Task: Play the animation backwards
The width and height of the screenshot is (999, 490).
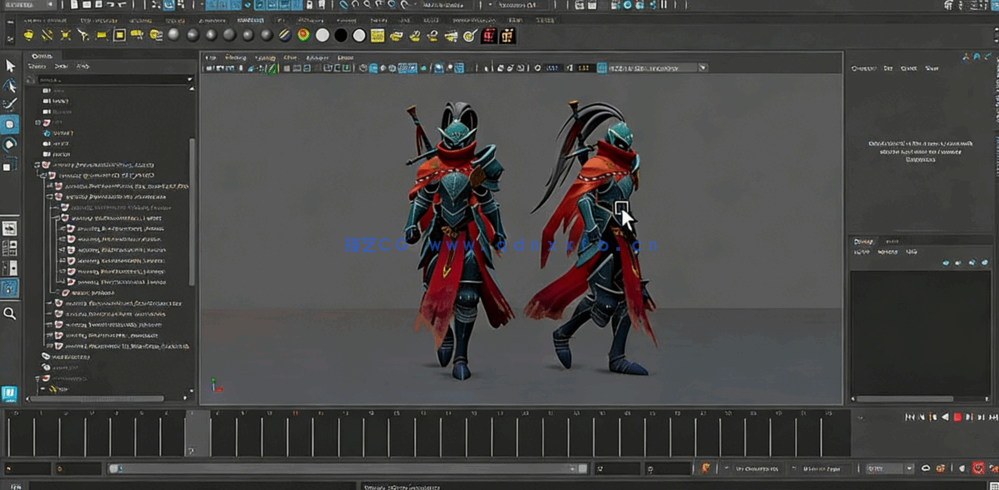Action: click(945, 417)
